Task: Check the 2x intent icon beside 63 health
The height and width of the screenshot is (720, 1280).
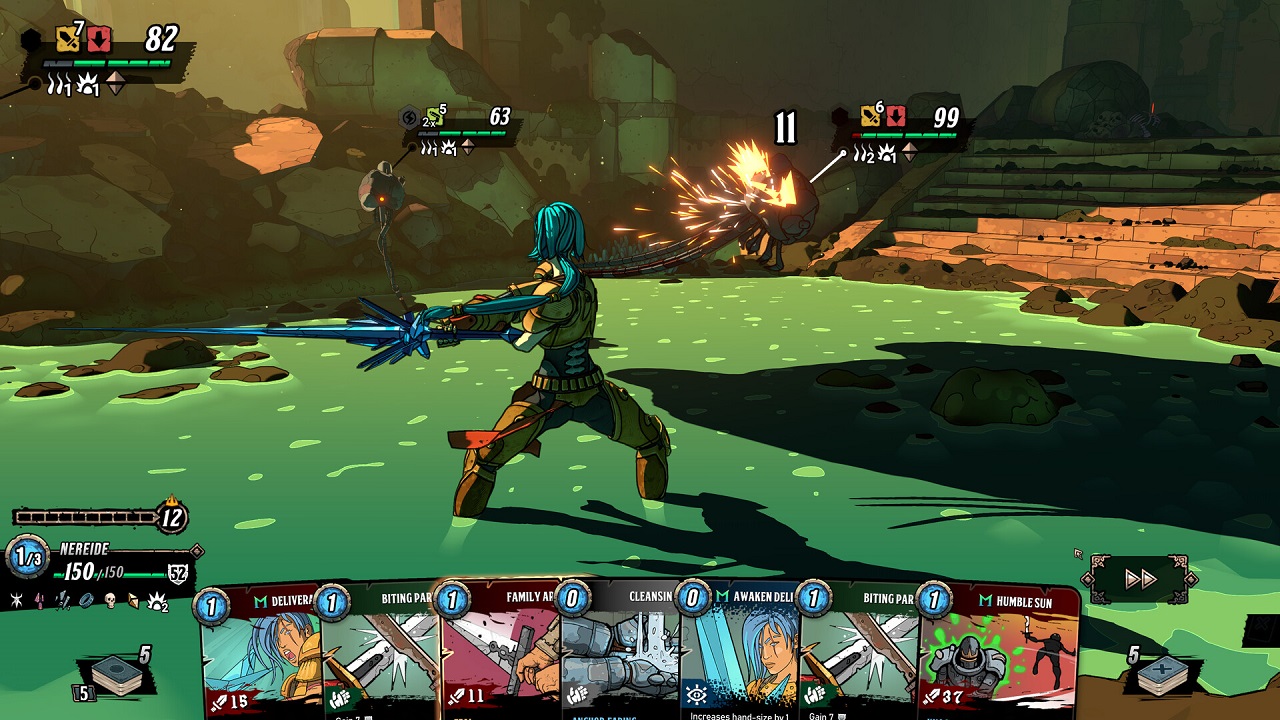Action: coord(435,119)
